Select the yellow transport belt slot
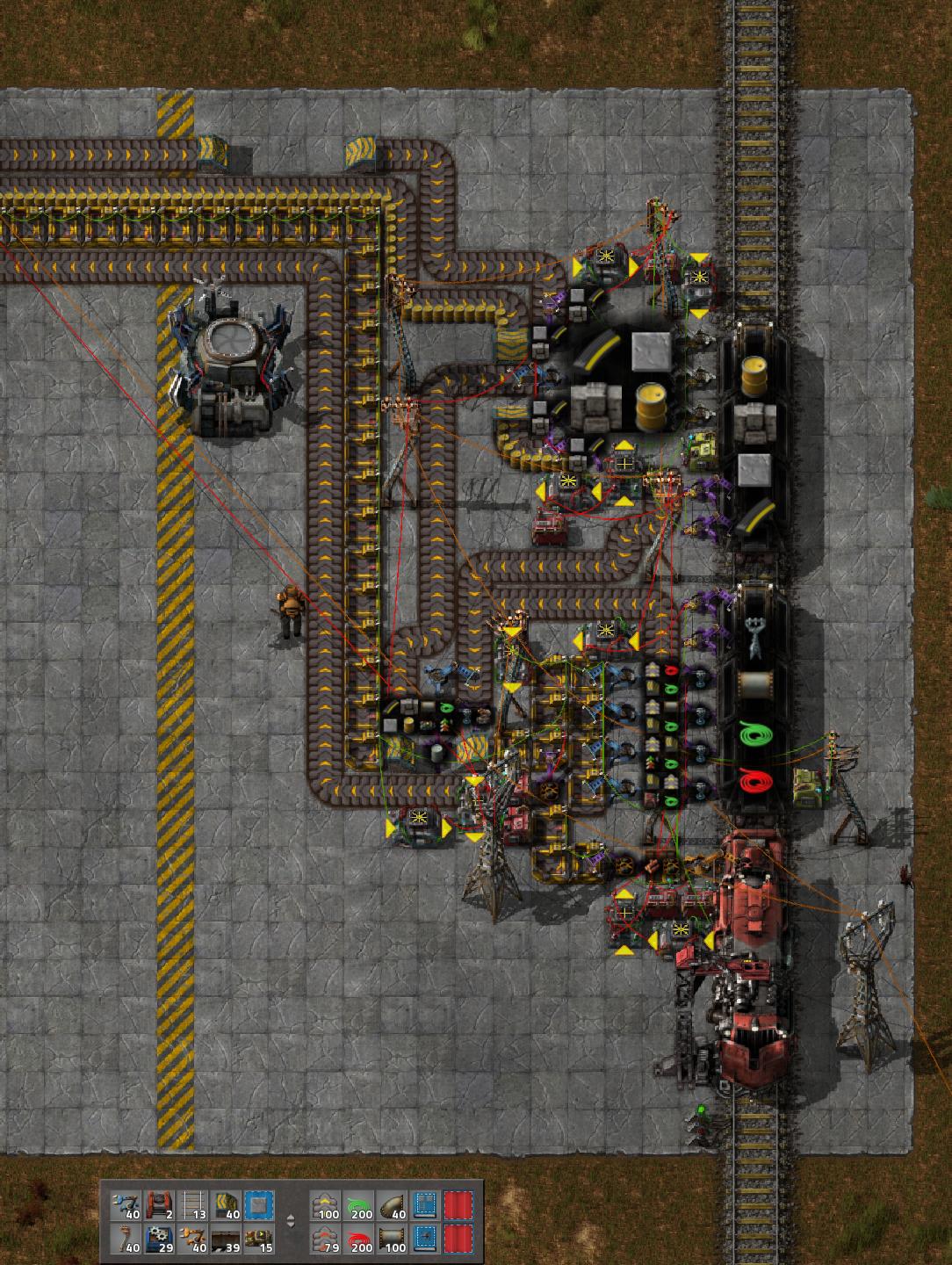Screen dimensions: 952x1265 coord(326,1204)
